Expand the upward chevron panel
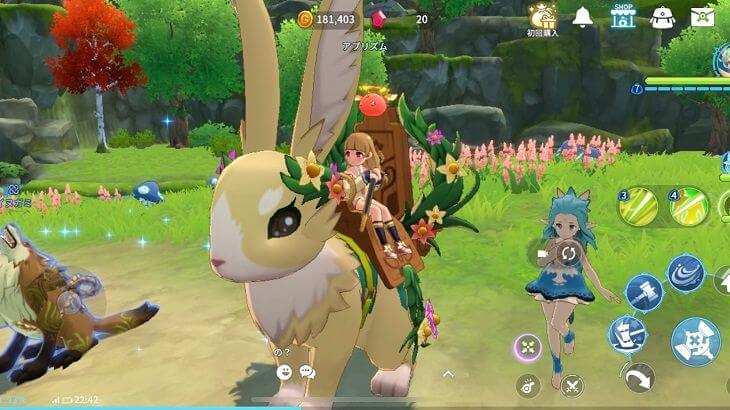The width and height of the screenshot is (730, 410). coord(449,372)
